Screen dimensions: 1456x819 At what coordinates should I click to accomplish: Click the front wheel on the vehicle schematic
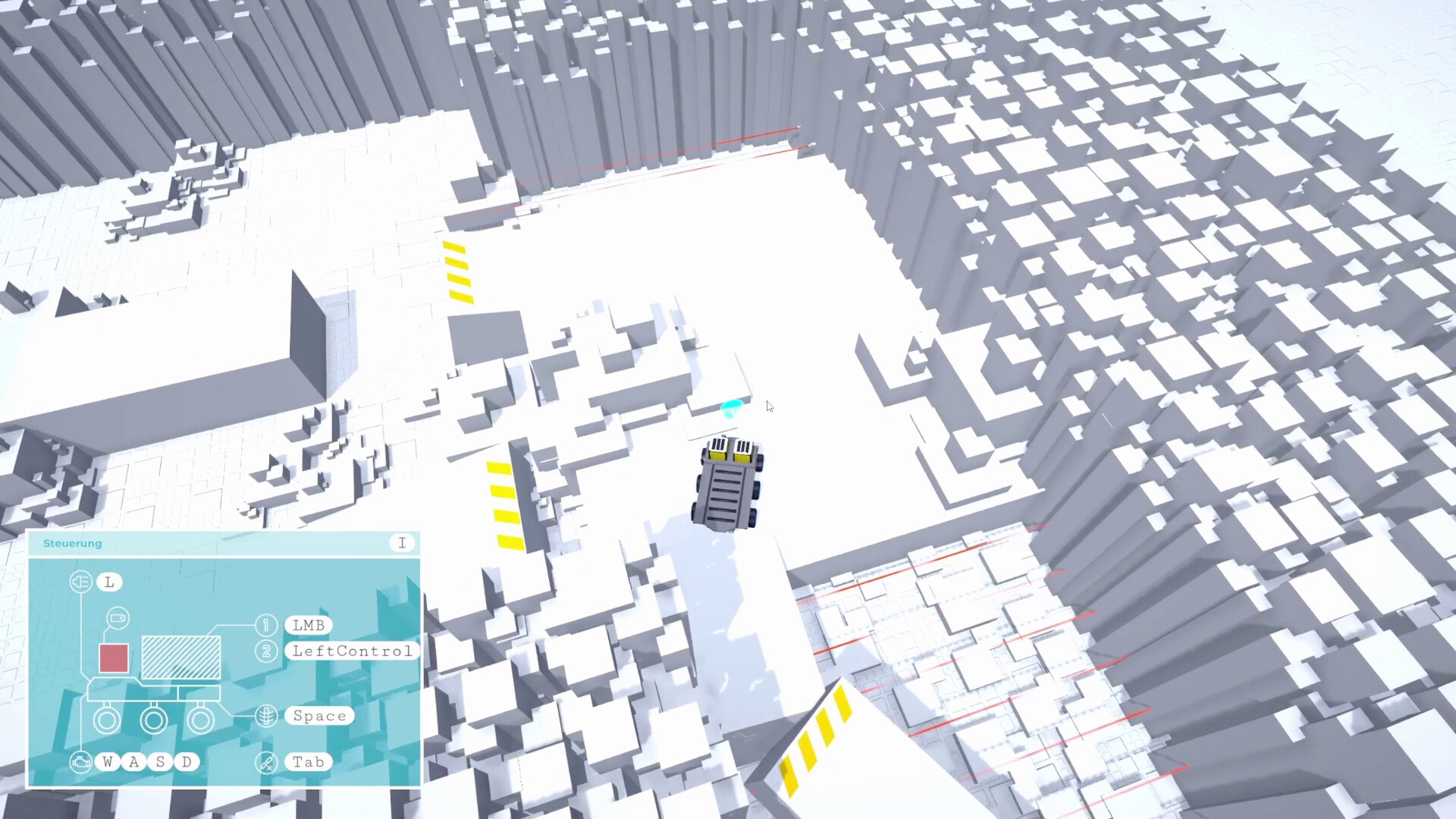[107, 720]
